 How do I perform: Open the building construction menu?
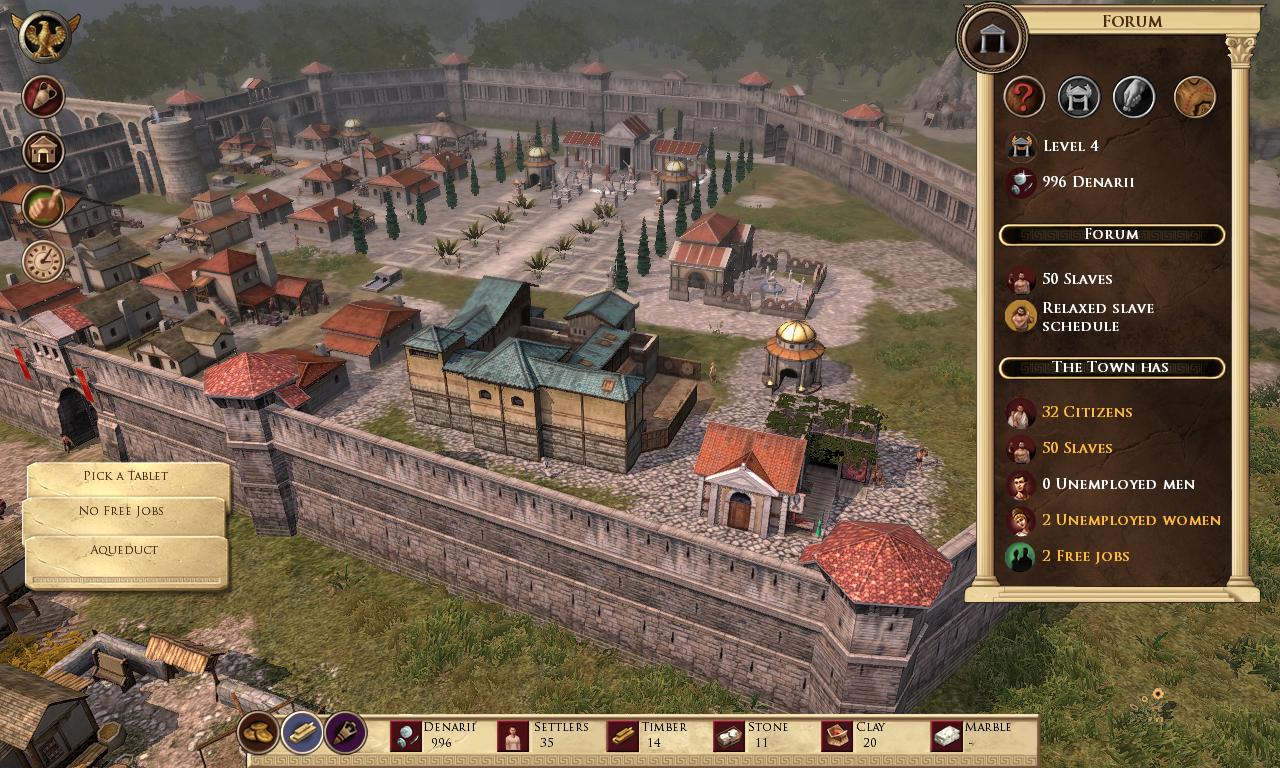[44, 152]
